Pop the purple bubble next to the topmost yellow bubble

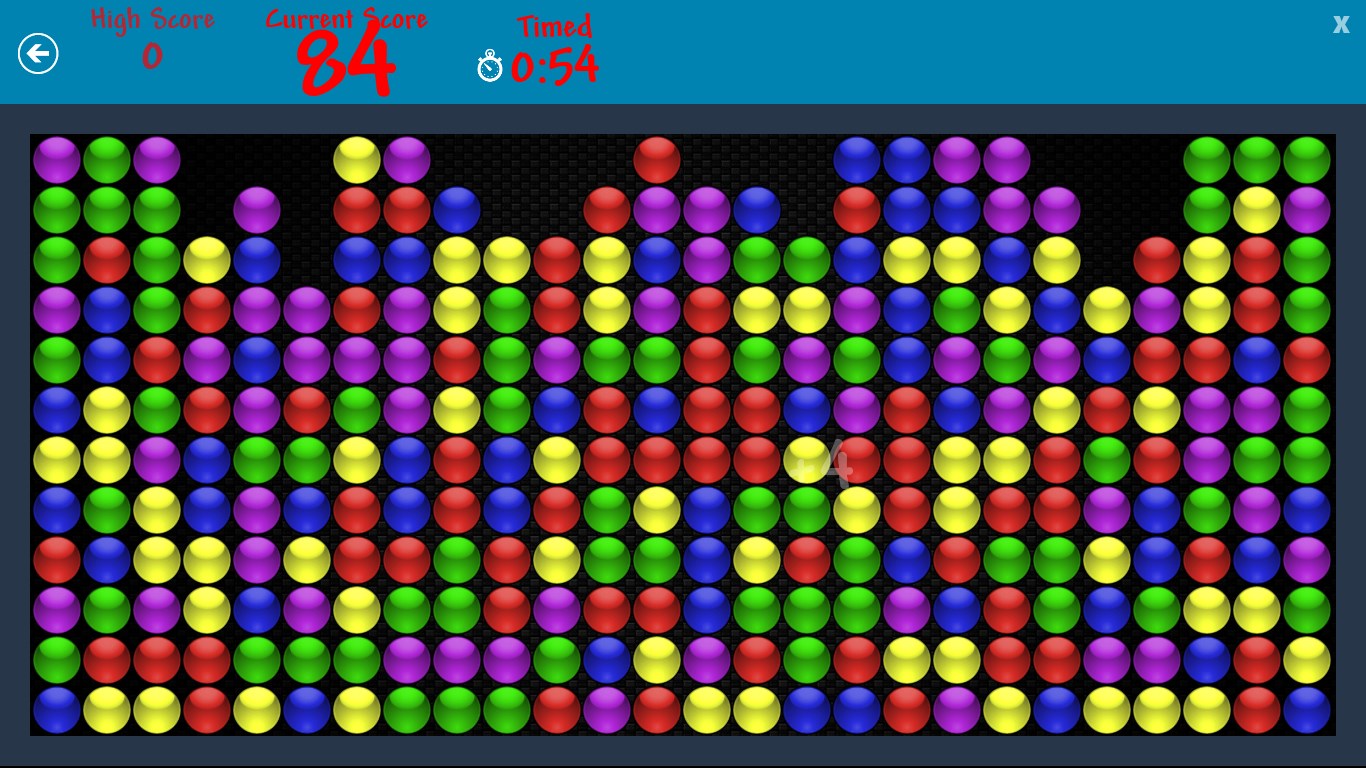coord(406,159)
